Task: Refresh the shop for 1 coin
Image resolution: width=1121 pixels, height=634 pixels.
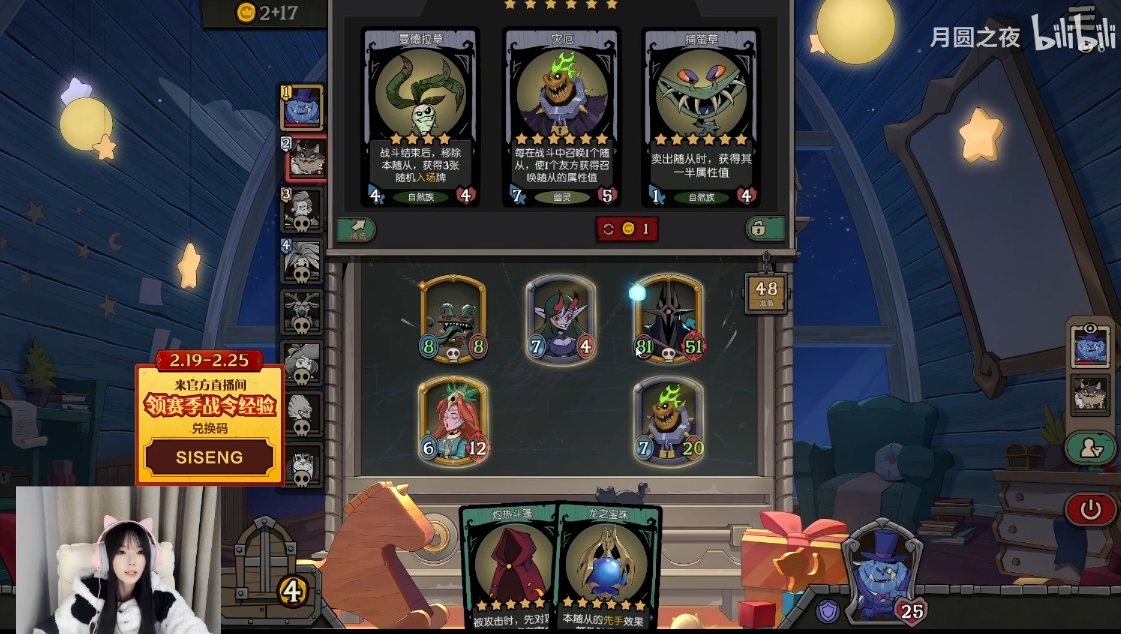Action: 627,229
